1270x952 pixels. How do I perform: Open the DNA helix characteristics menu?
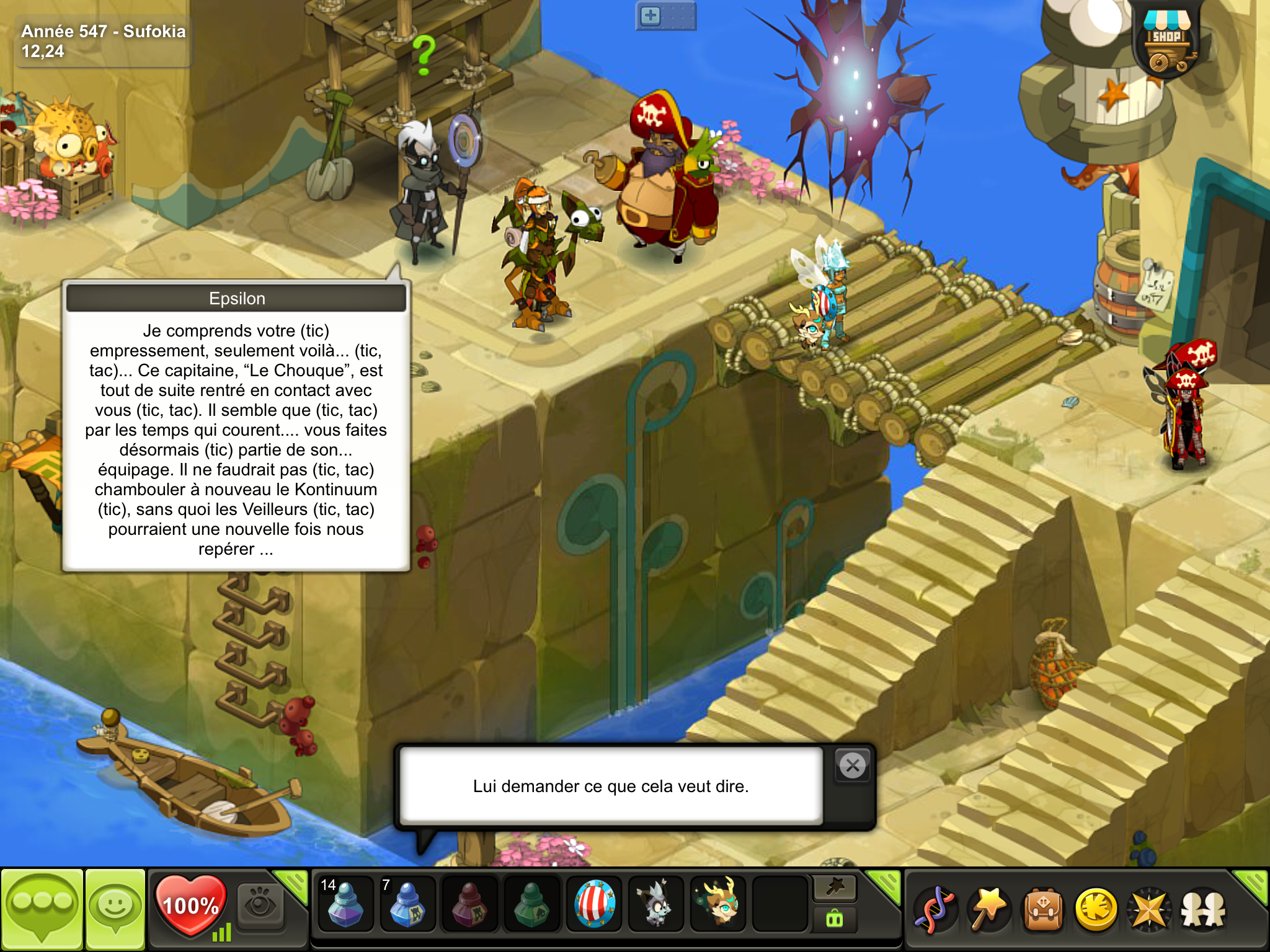[936, 909]
